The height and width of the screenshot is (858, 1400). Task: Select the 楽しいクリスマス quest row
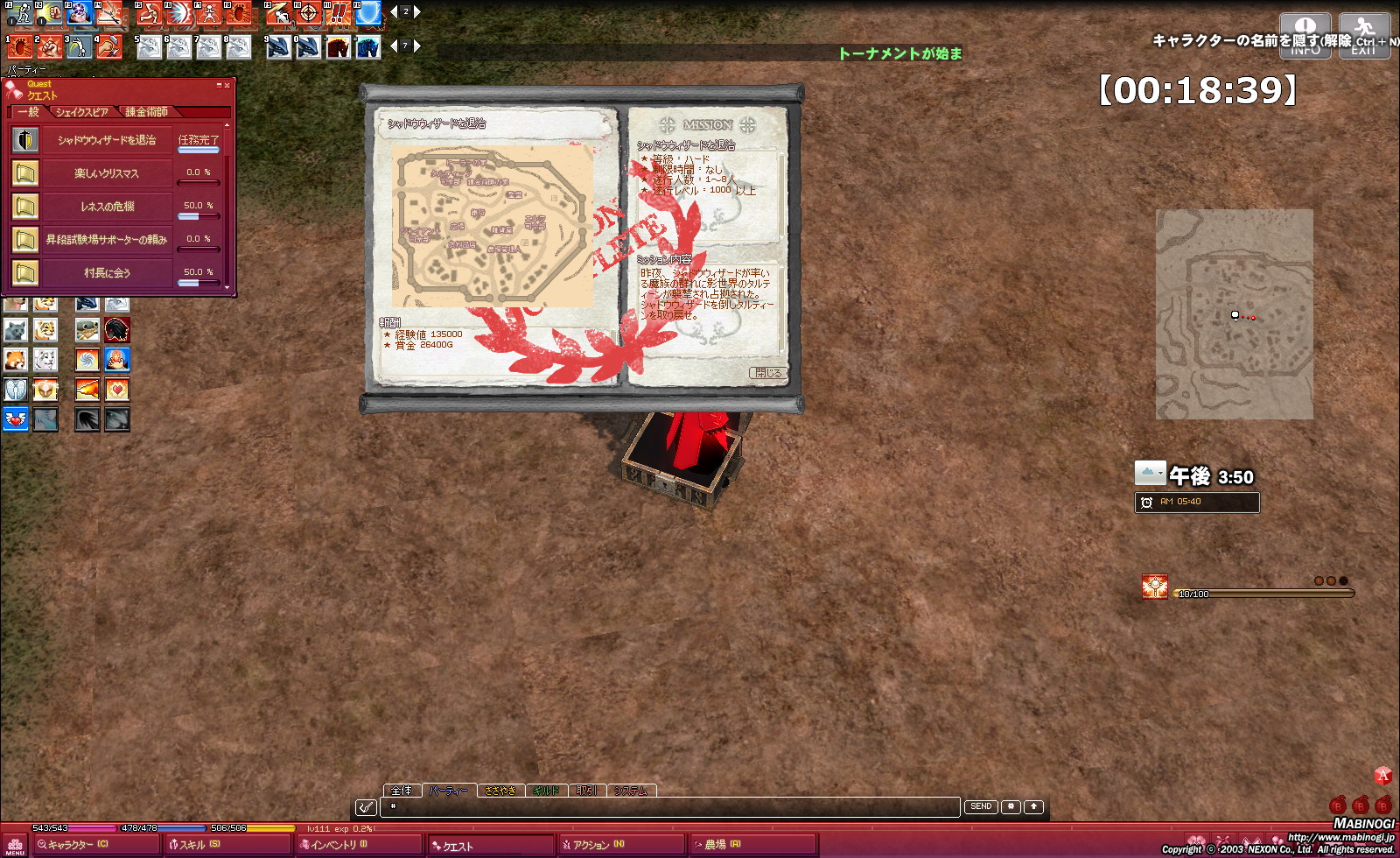point(106,173)
